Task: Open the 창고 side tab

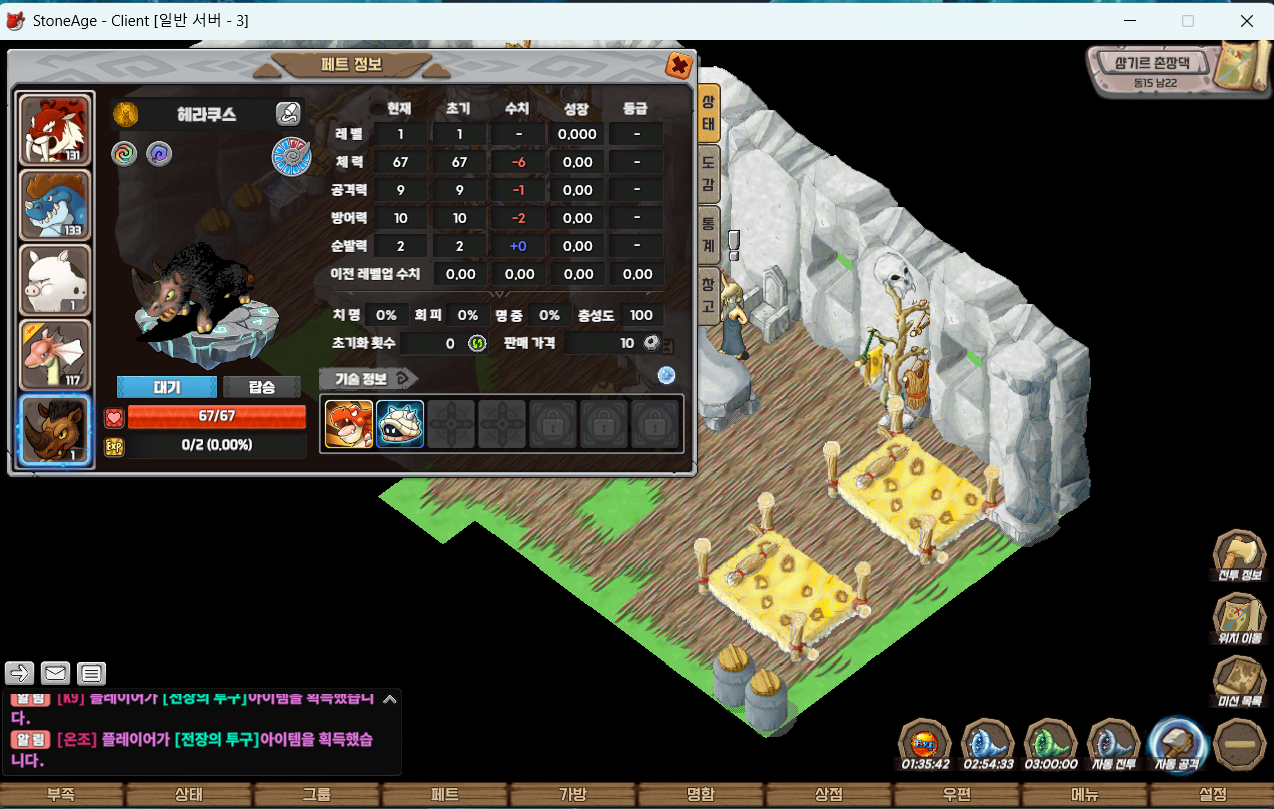Action: 707,296
